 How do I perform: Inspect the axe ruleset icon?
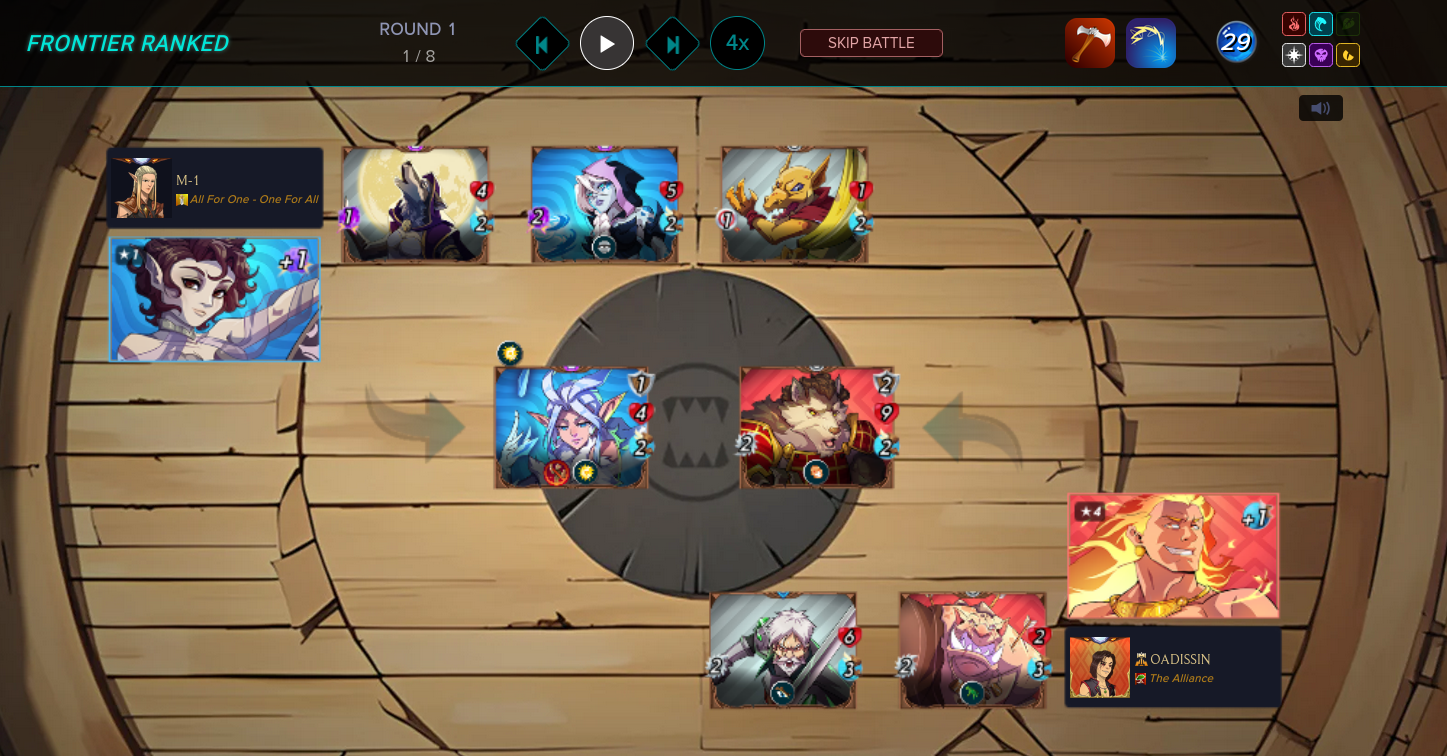click(1090, 43)
